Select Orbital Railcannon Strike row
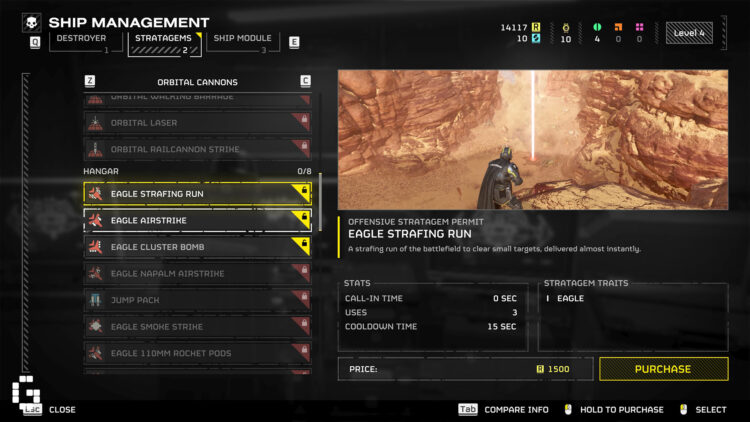Screen dimensions: 750x422 197,149
